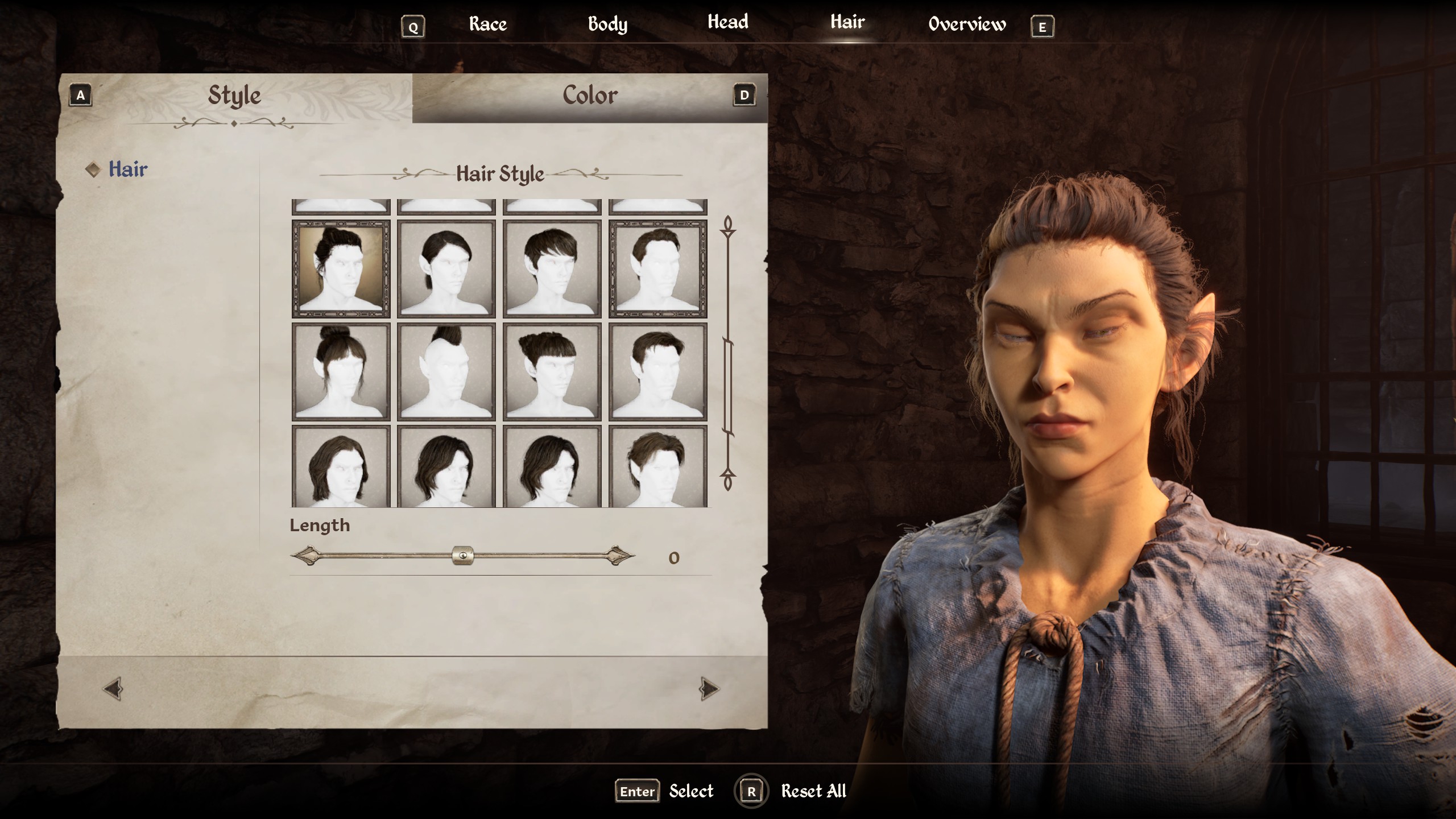1456x819 pixels.
Task: Pick the mohawk hair style thumbnail
Action: 446,372
